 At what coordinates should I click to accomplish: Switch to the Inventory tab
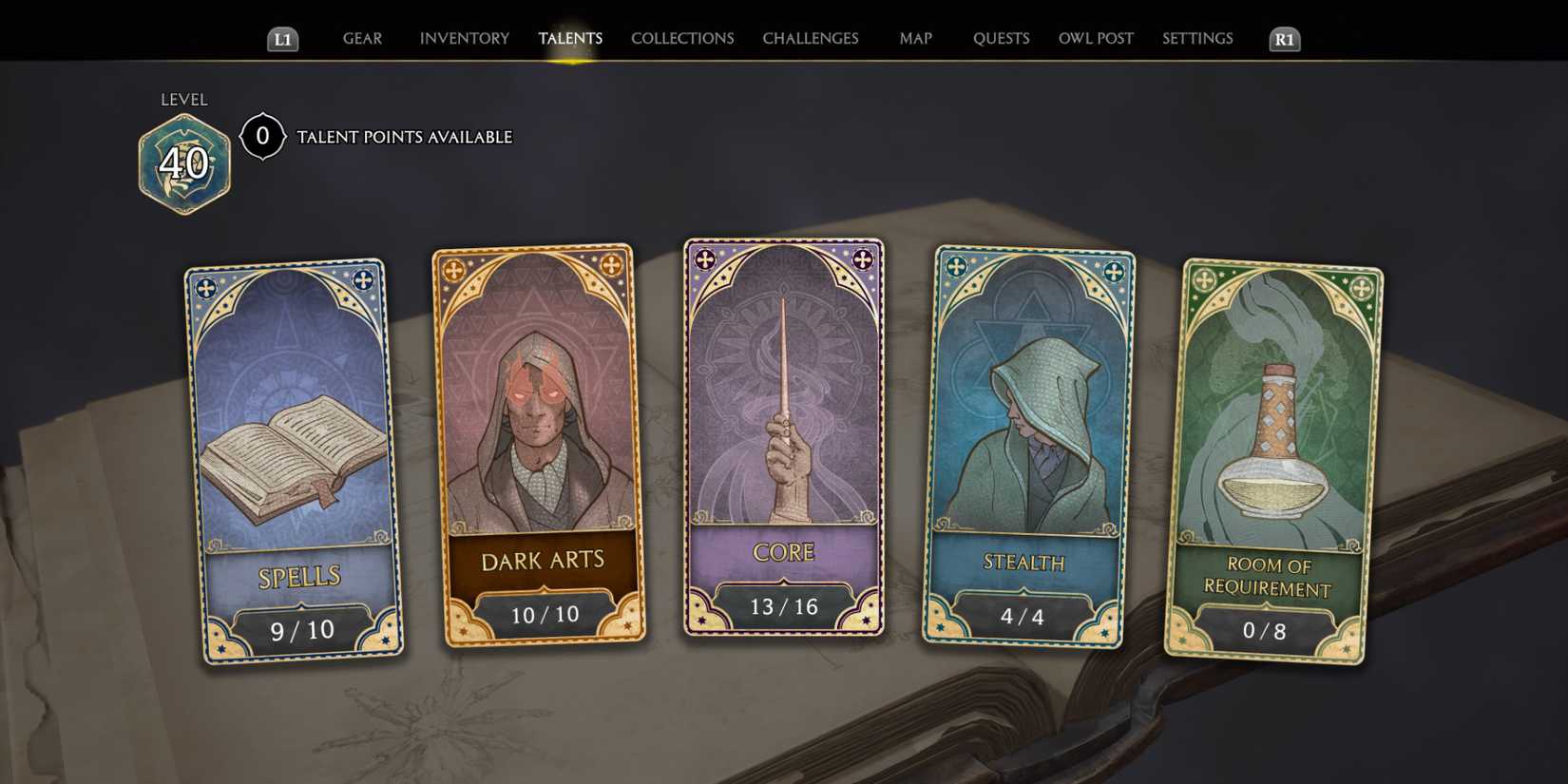(464, 38)
